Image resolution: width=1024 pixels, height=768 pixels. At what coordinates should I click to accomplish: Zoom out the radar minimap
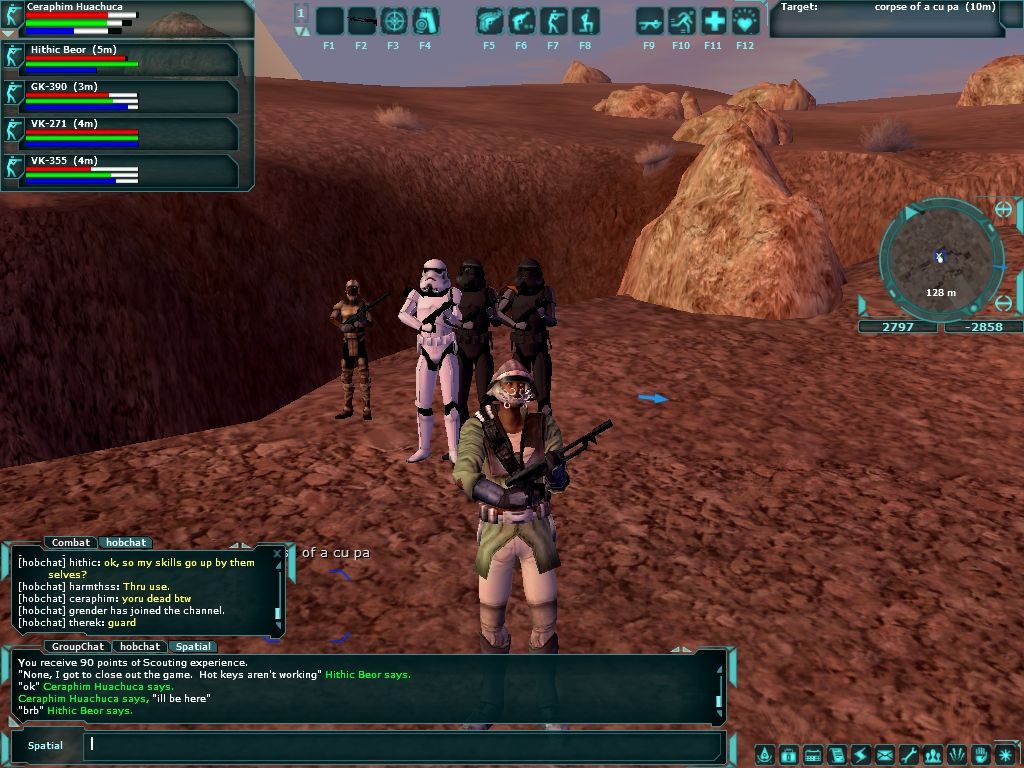1004,304
